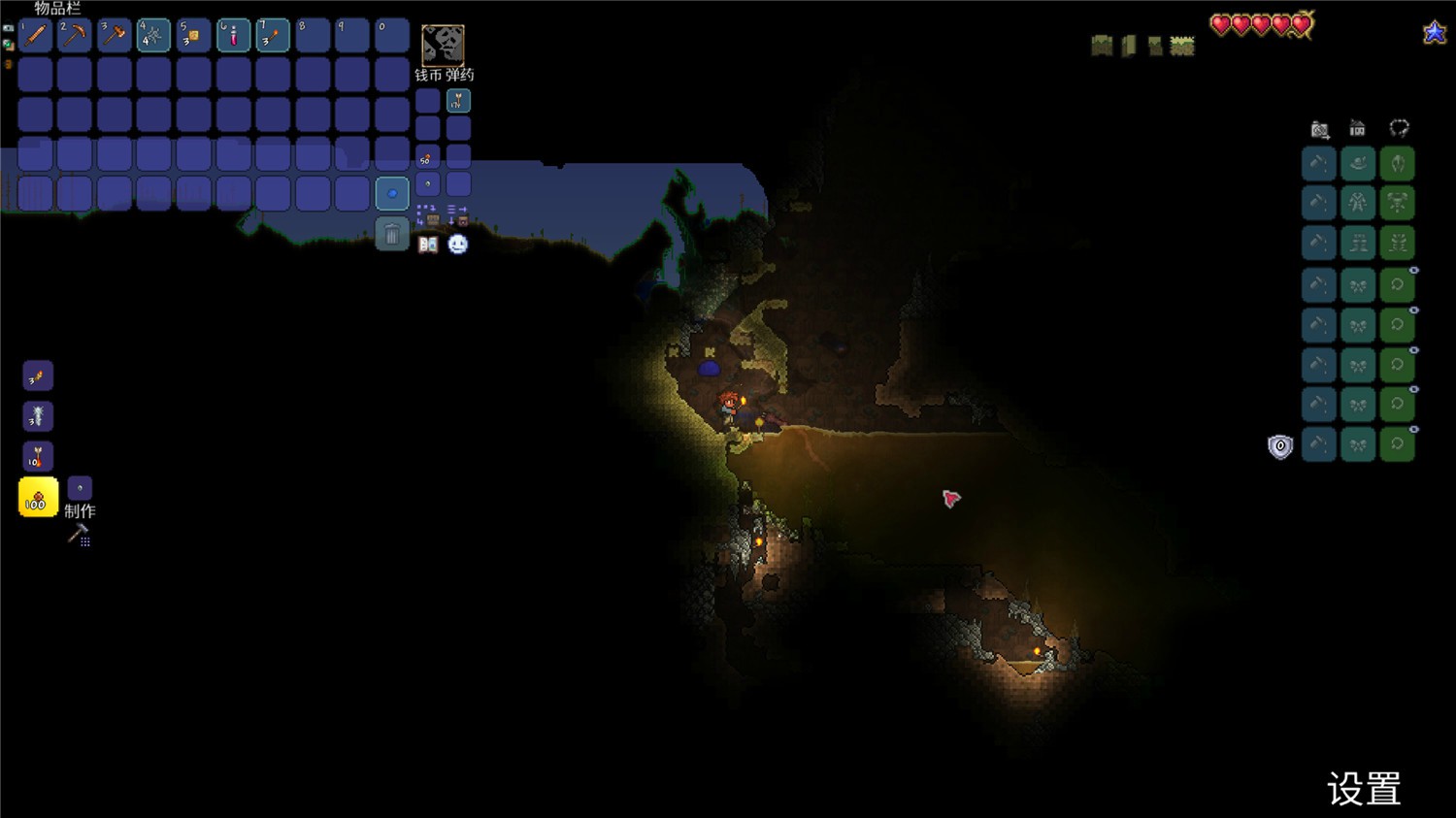Open the crafting window hammer icon
1456x818 pixels.
[x=79, y=535]
